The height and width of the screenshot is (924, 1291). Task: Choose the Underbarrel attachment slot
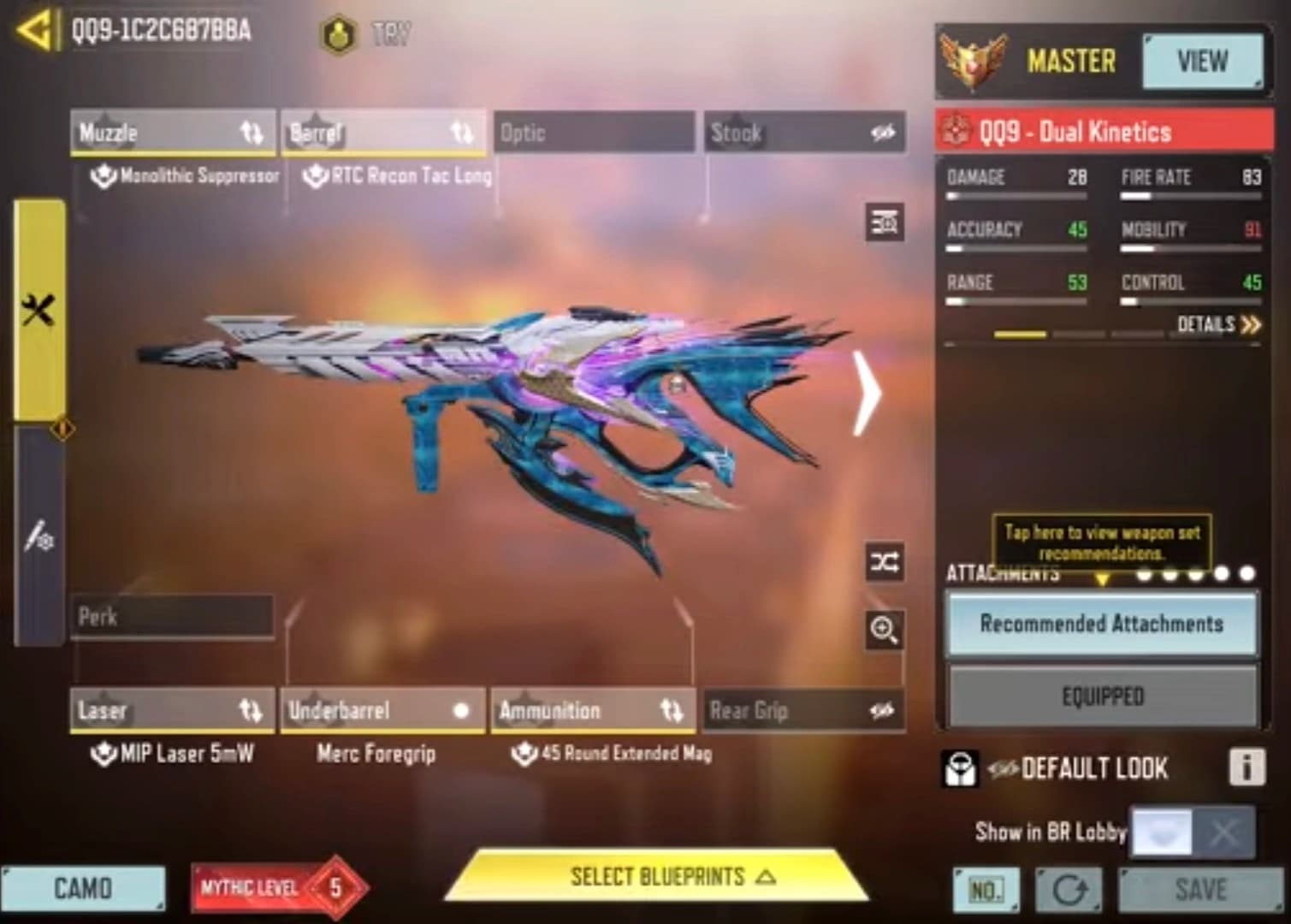point(382,710)
